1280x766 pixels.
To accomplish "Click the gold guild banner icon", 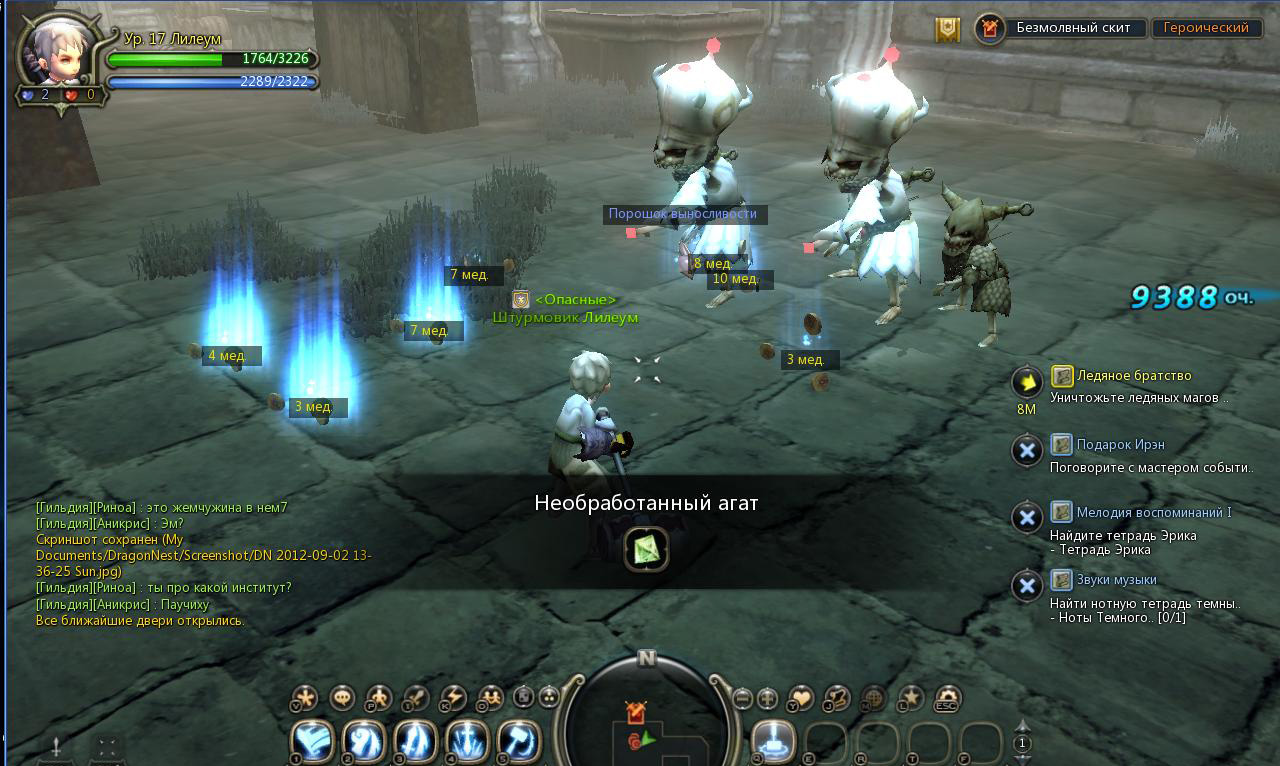I will pyautogui.click(x=947, y=29).
